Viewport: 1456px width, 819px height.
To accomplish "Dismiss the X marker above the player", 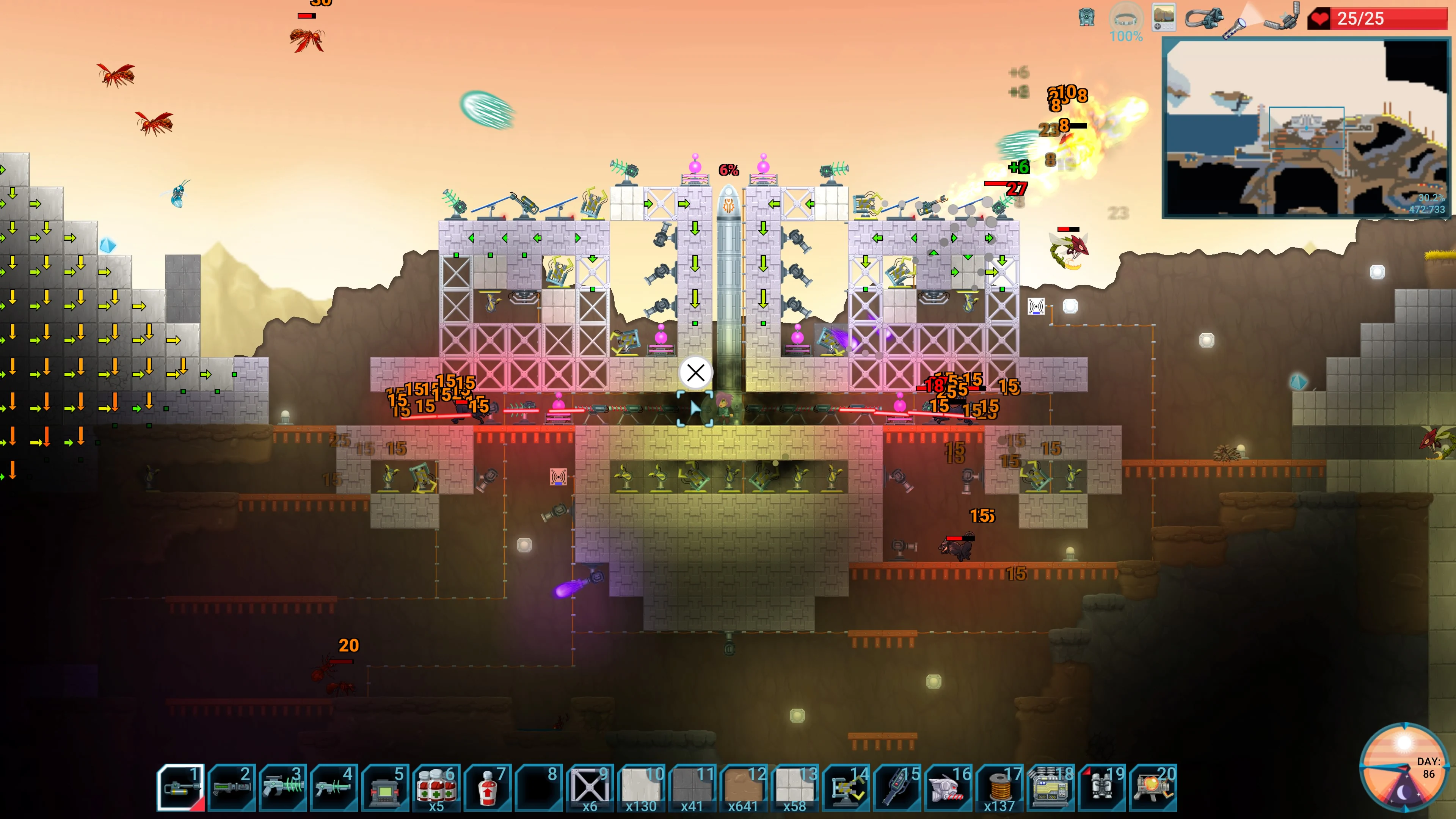I will (x=695, y=372).
